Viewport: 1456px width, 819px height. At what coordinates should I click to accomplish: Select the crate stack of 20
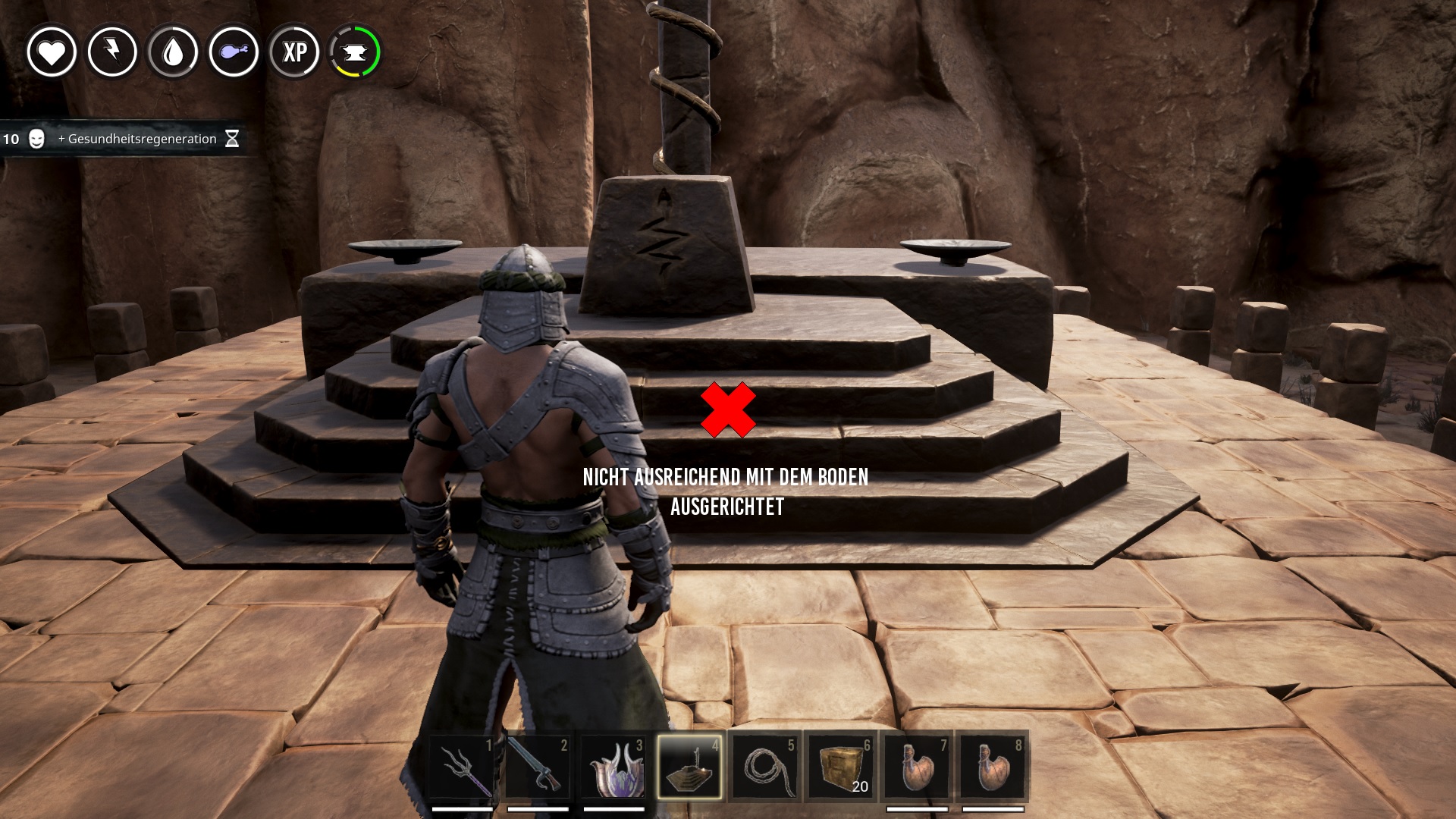coord(841,767)
